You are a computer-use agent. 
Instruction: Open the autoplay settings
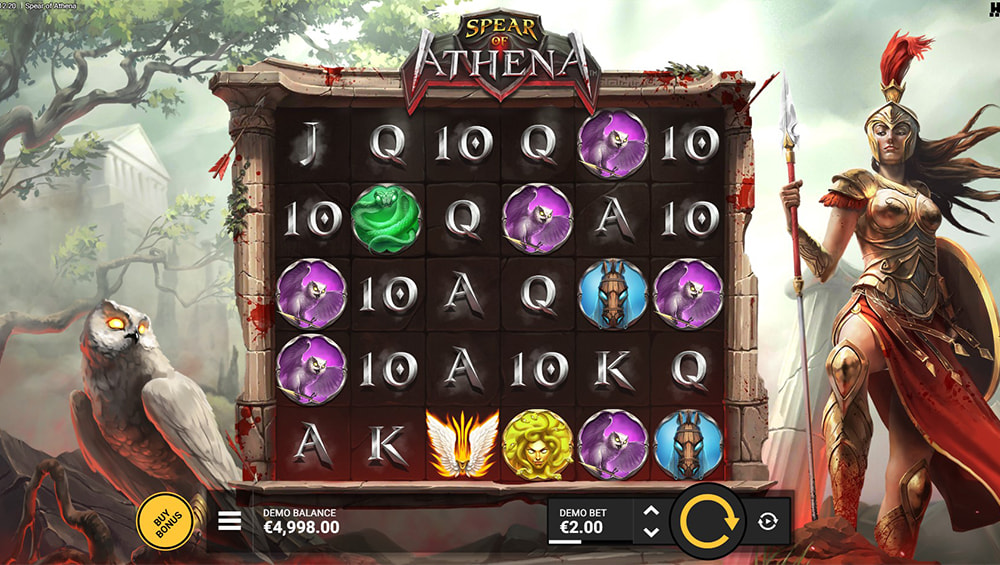tap(767, 521)
